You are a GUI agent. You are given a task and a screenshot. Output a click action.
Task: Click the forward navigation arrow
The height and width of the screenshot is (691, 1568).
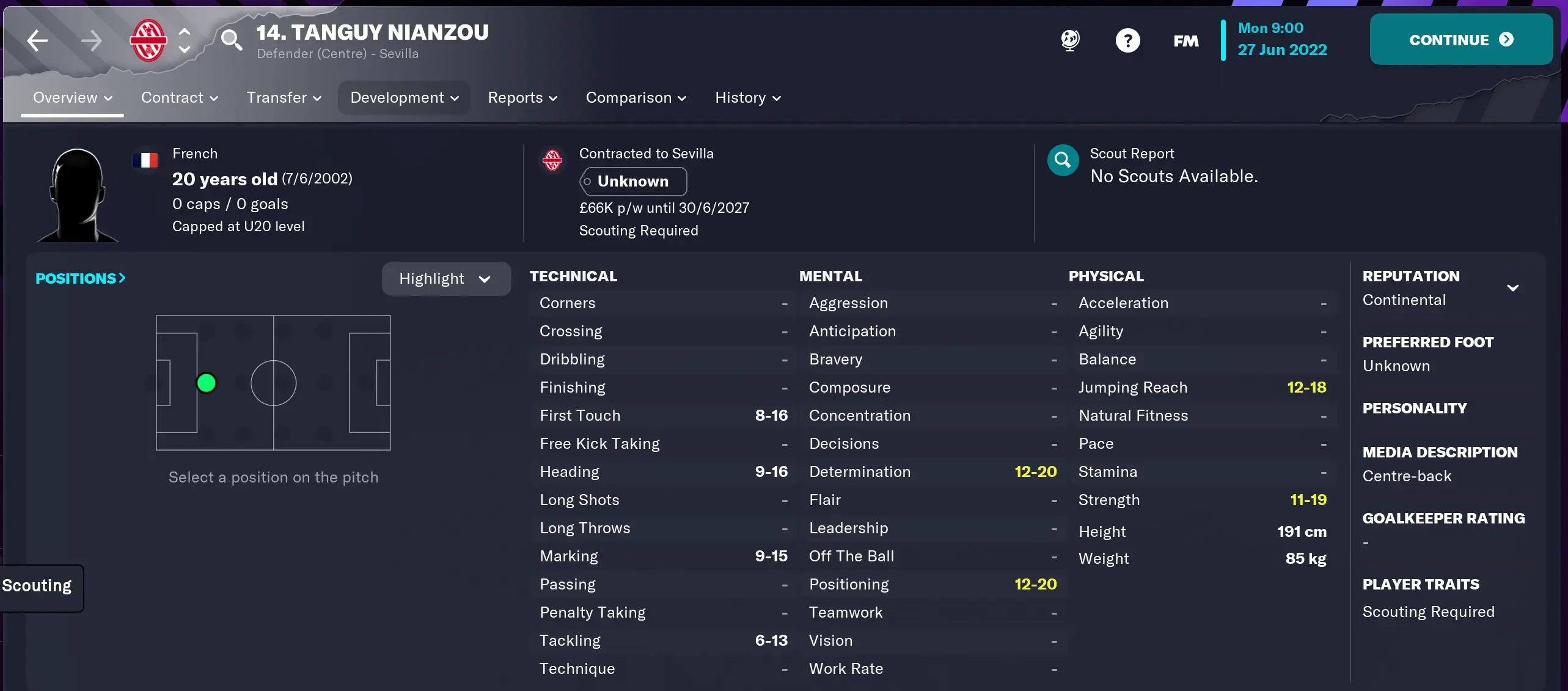92,40
